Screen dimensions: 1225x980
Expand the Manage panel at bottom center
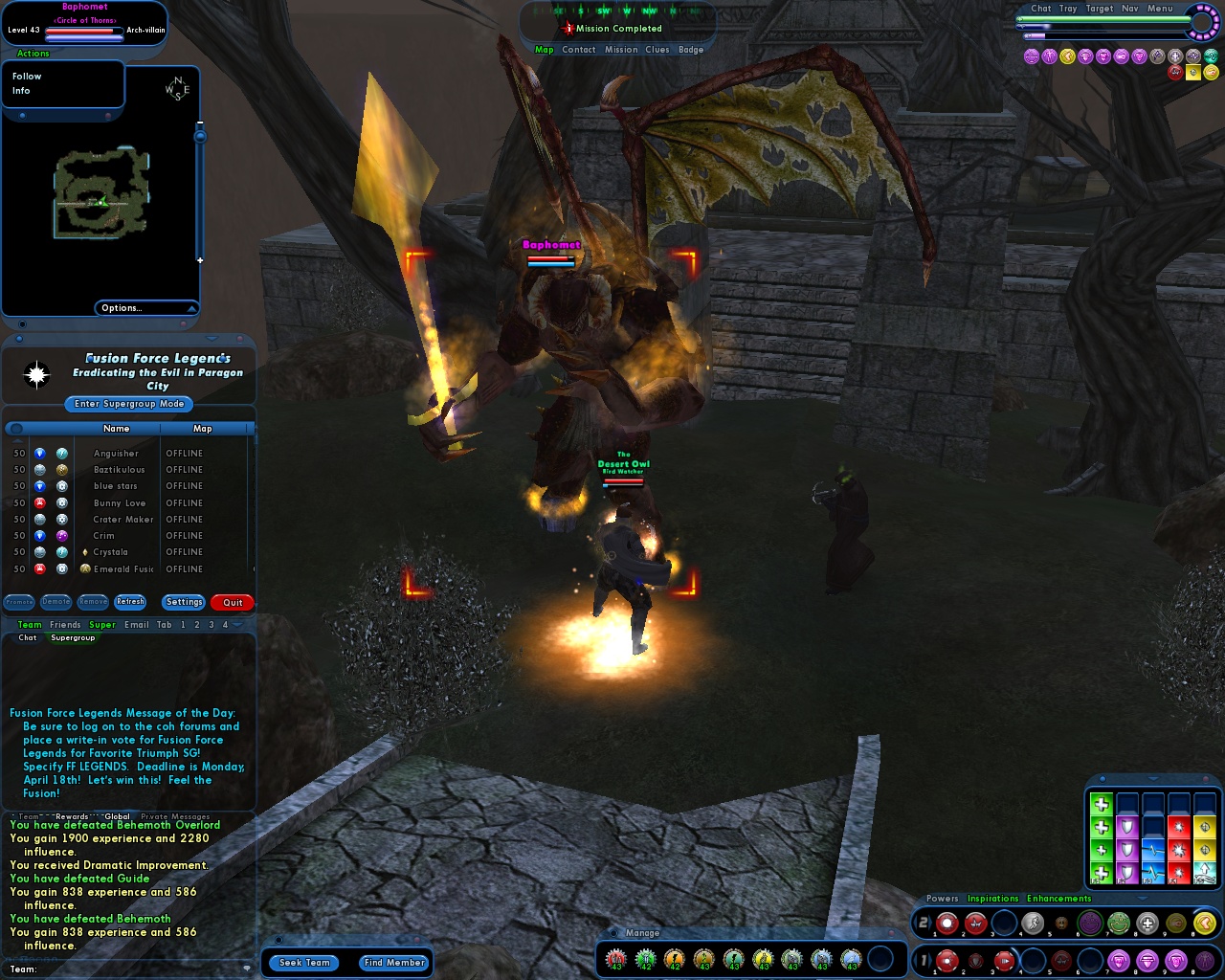click(x=641, y=932)
